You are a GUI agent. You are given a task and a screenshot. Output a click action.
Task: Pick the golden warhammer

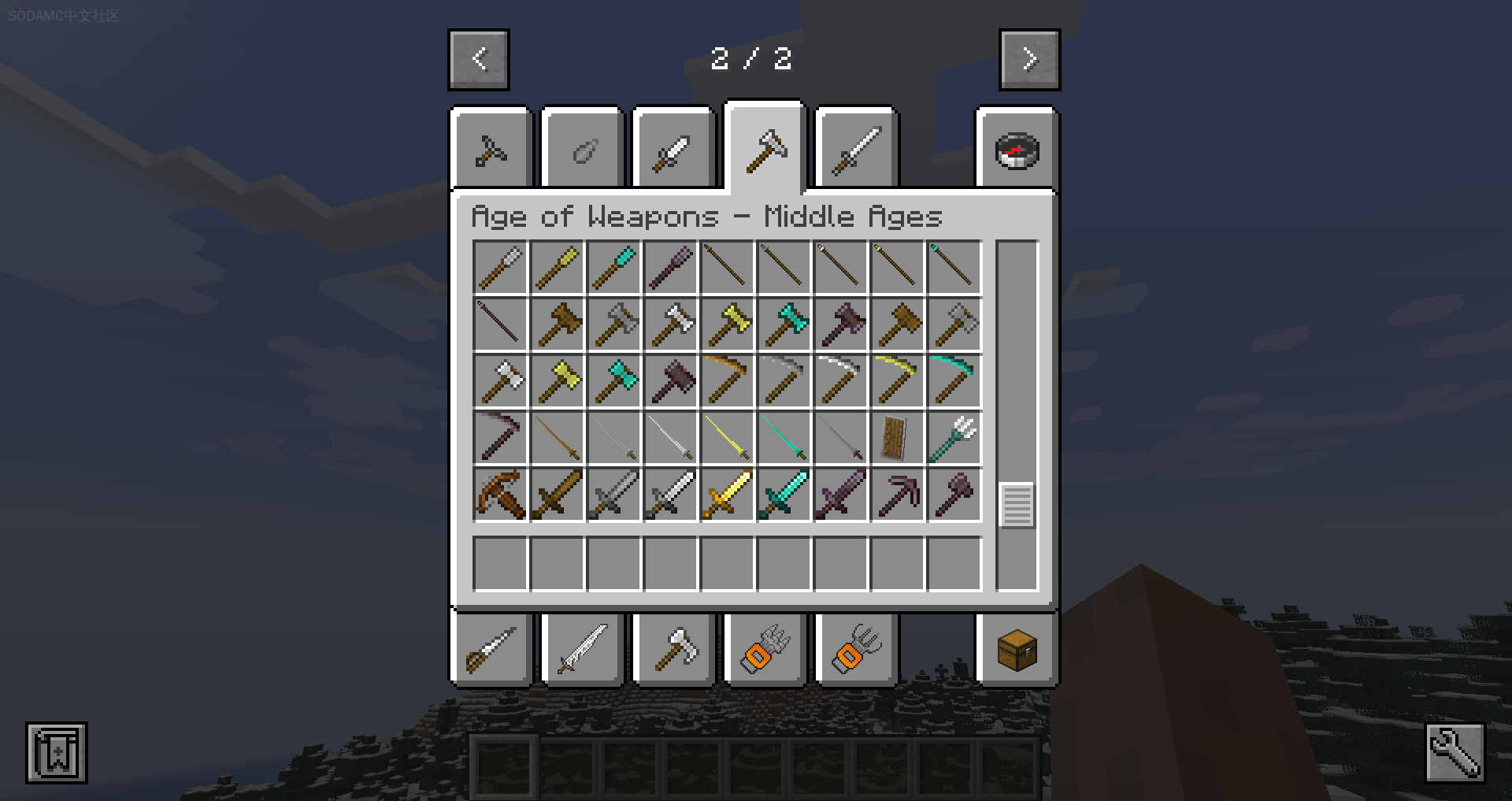(x=727, y=324)
